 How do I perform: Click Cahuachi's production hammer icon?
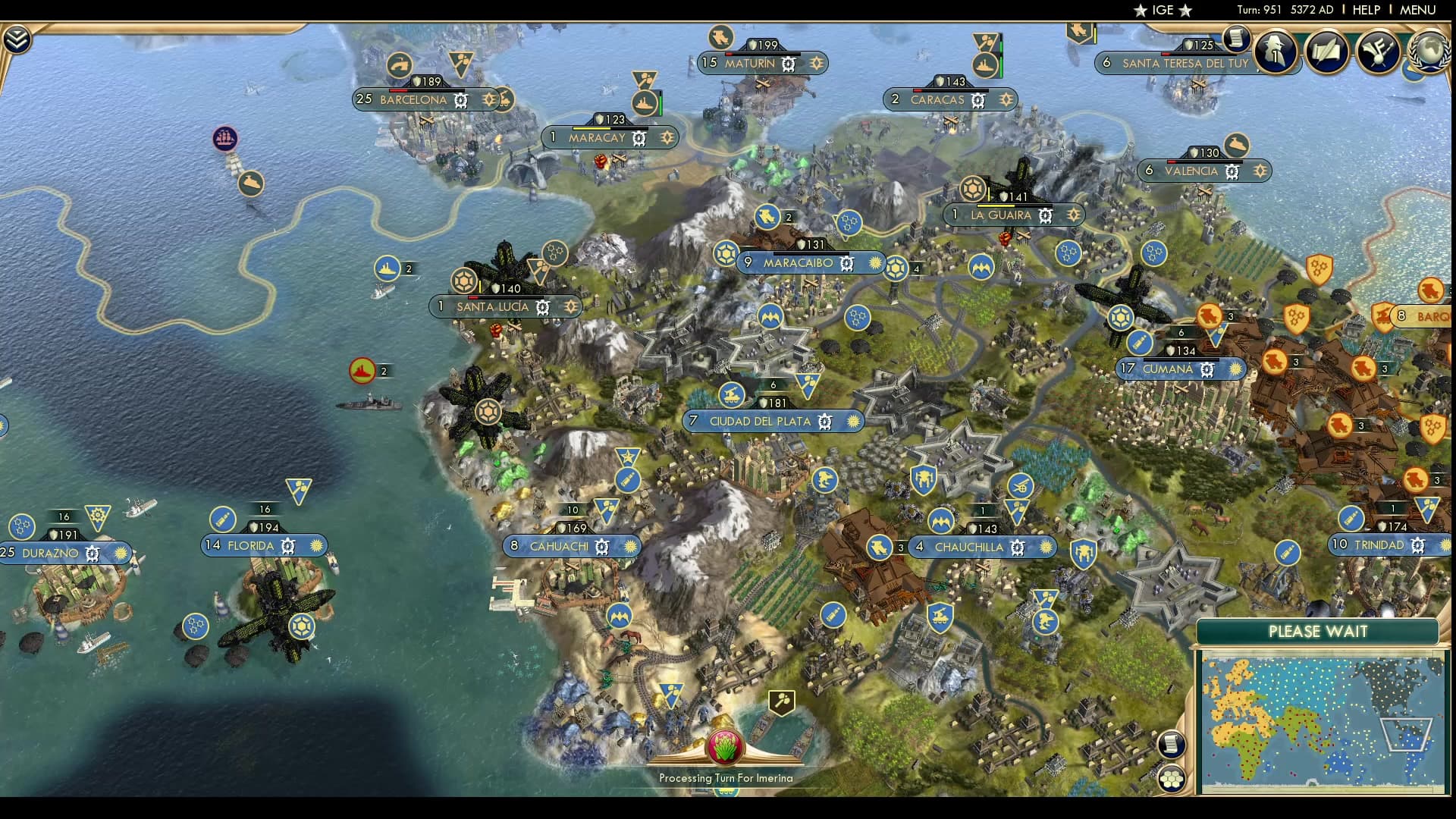click(603, 546)
